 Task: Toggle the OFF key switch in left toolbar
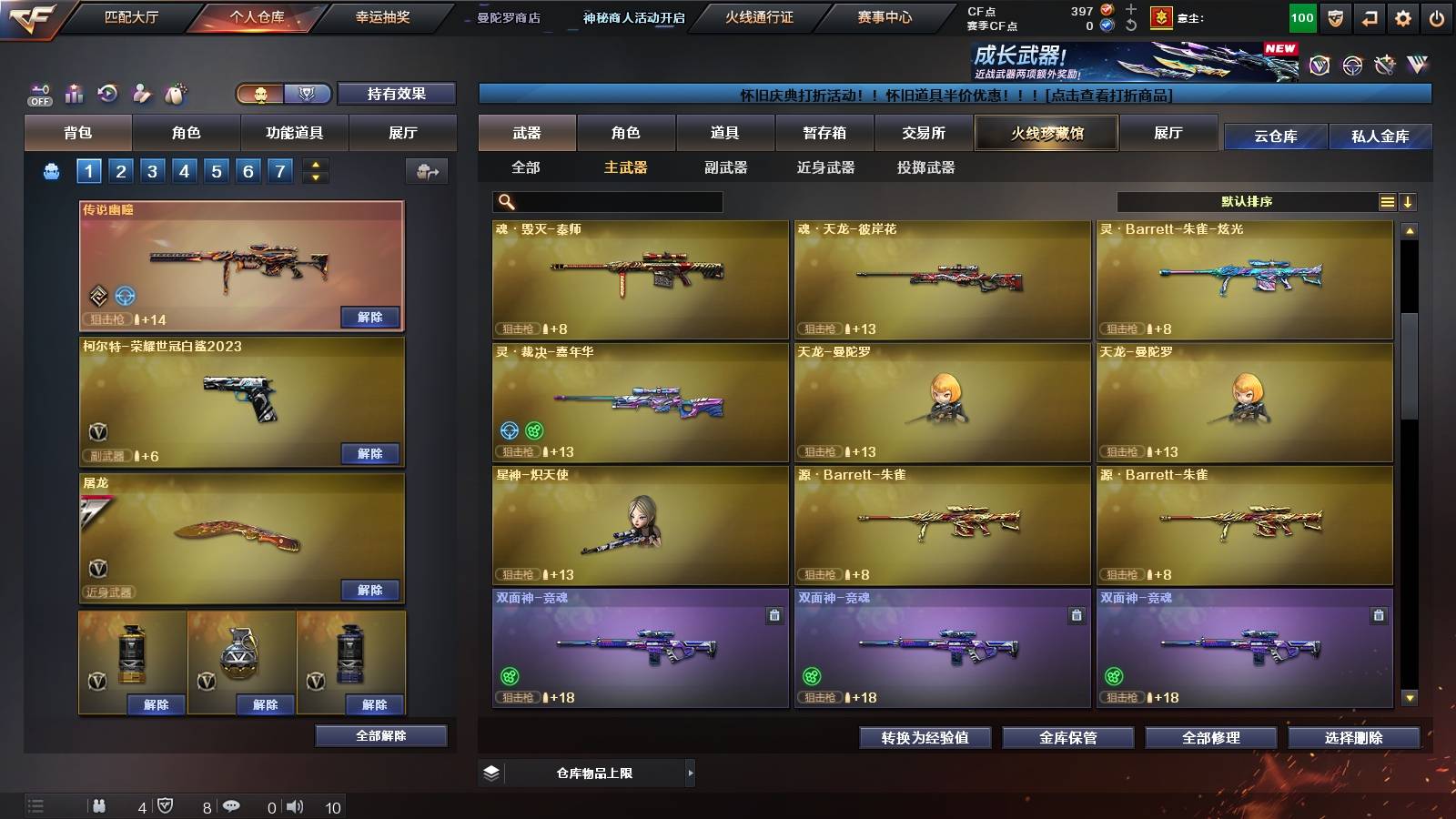tap(38, 93)
